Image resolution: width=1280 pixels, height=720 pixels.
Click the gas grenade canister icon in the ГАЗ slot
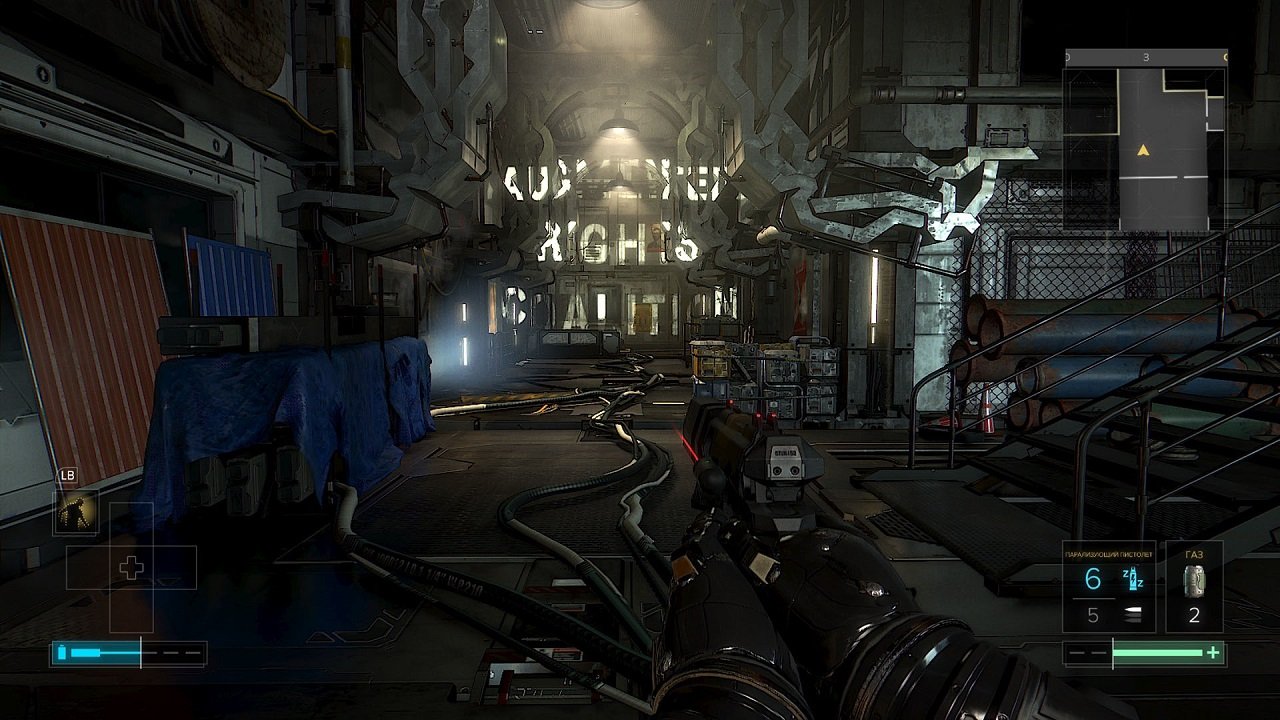1194,581
